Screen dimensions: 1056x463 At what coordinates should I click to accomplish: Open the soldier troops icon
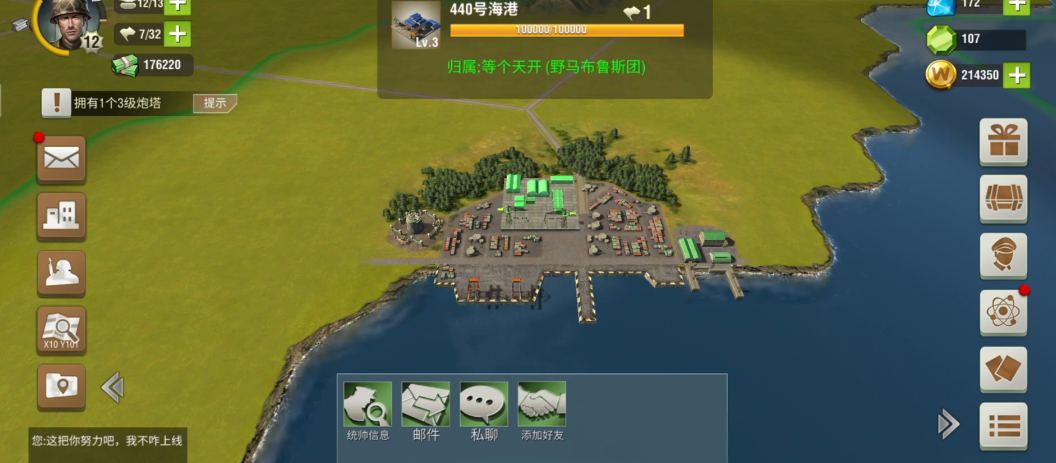(x=61, y=272)
